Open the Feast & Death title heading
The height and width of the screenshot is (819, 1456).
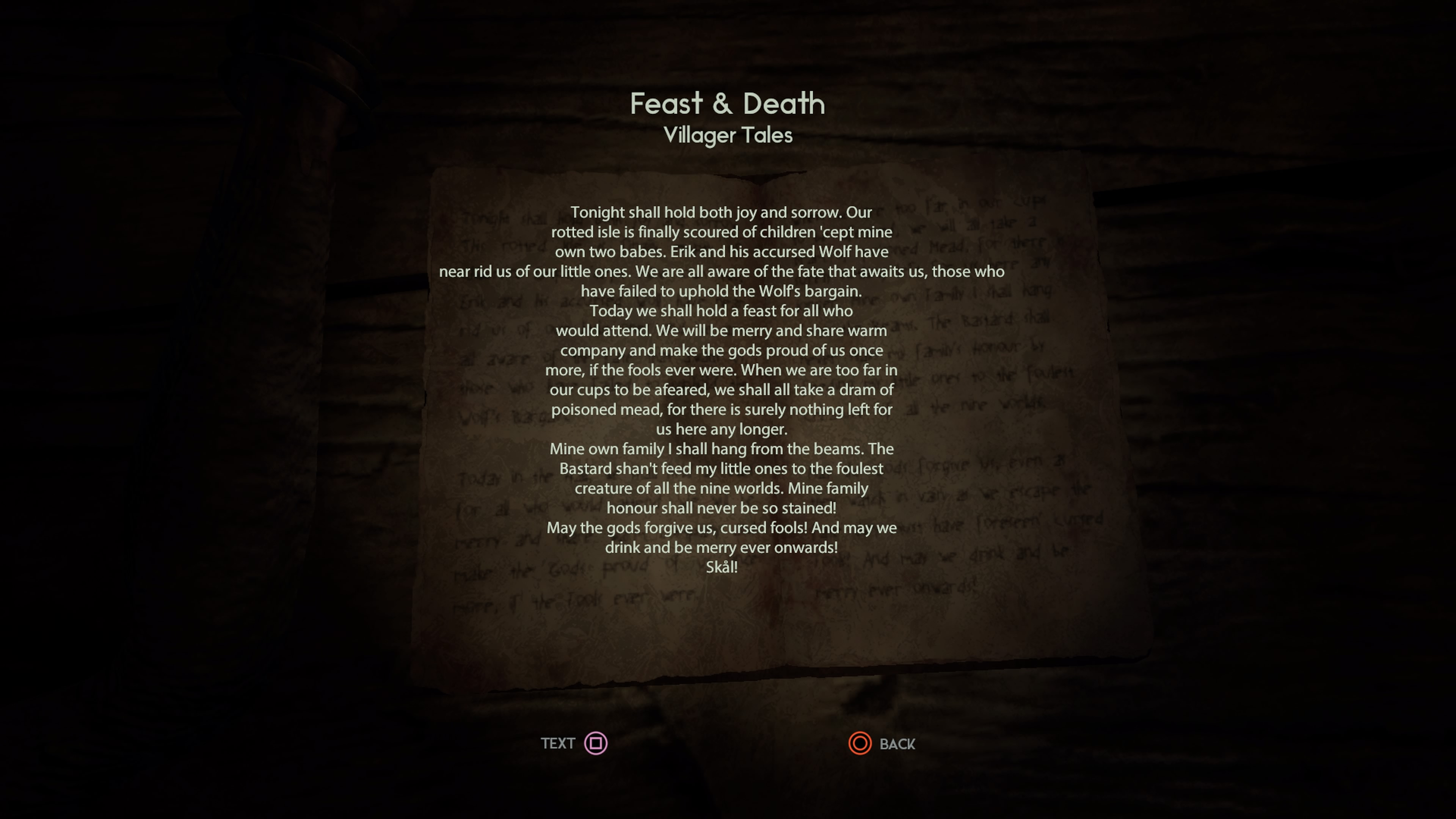[x=728, y=104]
